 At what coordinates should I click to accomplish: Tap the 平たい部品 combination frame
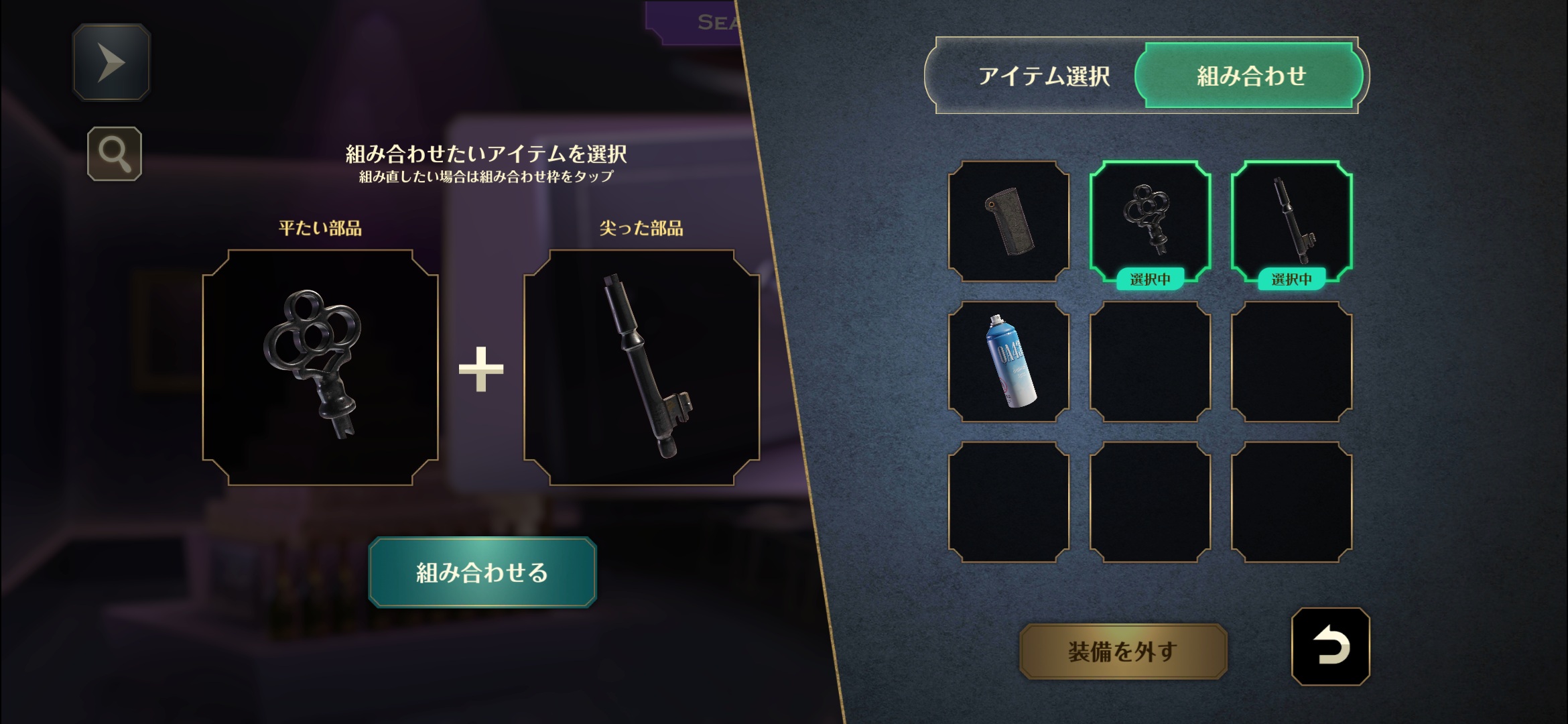320,367
